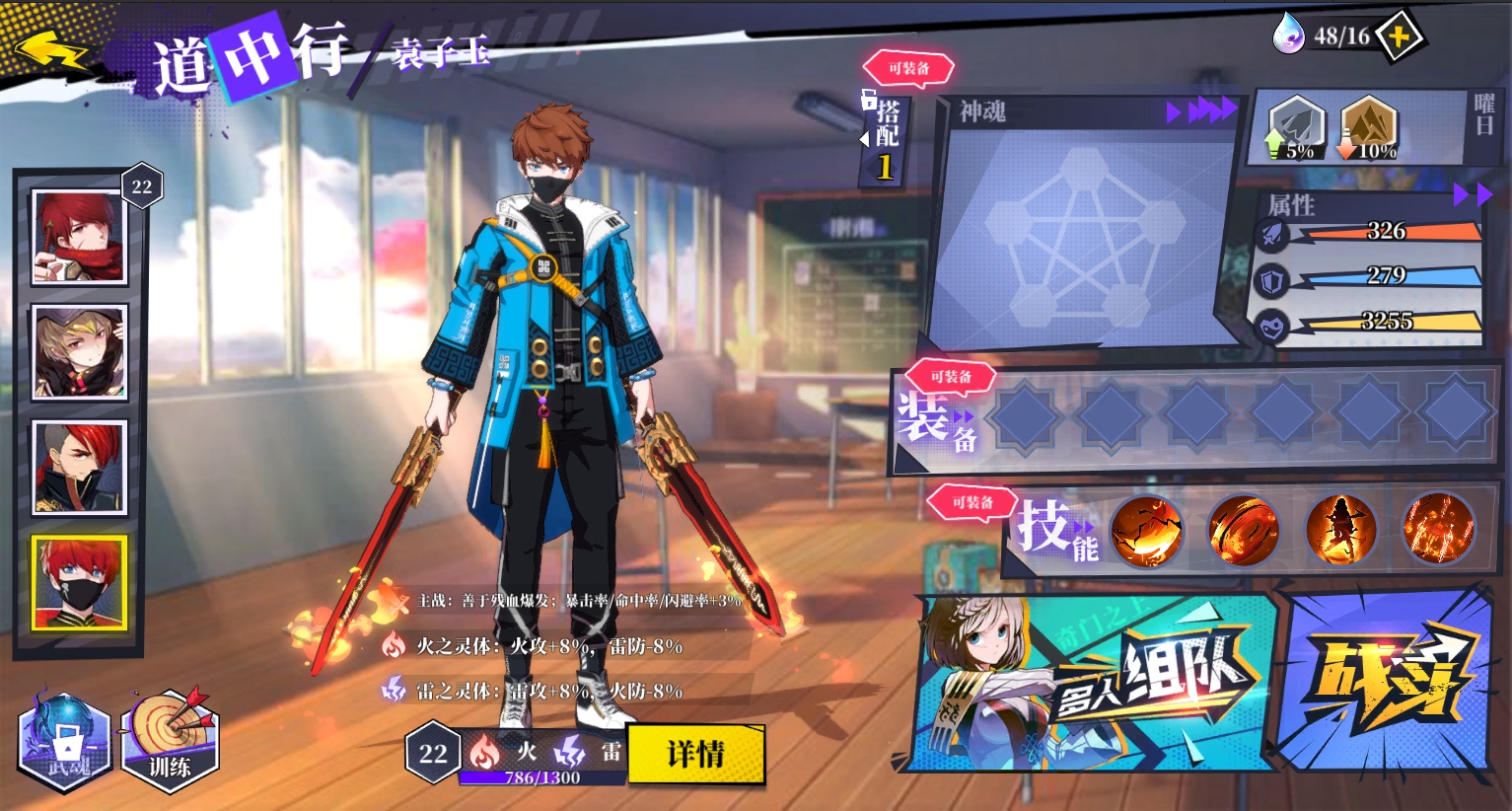Open the 武魂 locked feature button
This screenshot has height=811, width=1512.
pyautogui.click(x=64, y=742)
